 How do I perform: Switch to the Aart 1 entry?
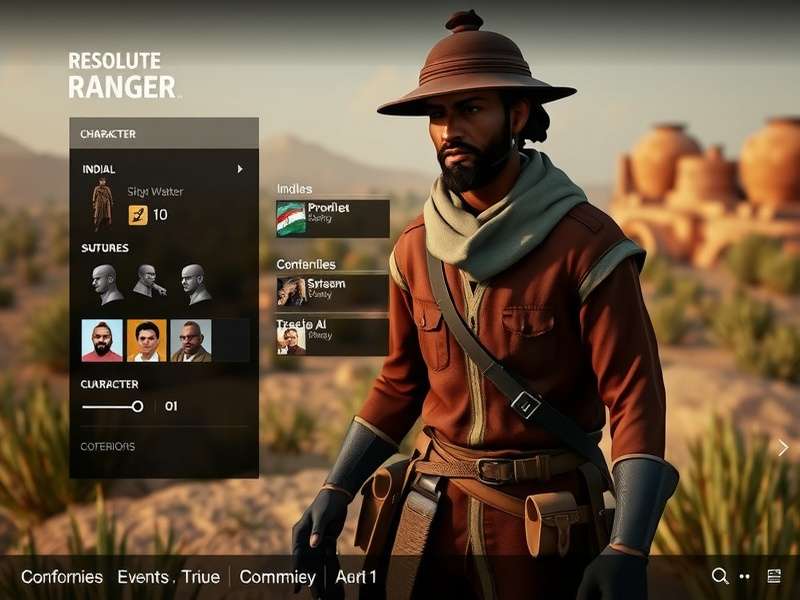click(x=356, y=577)
